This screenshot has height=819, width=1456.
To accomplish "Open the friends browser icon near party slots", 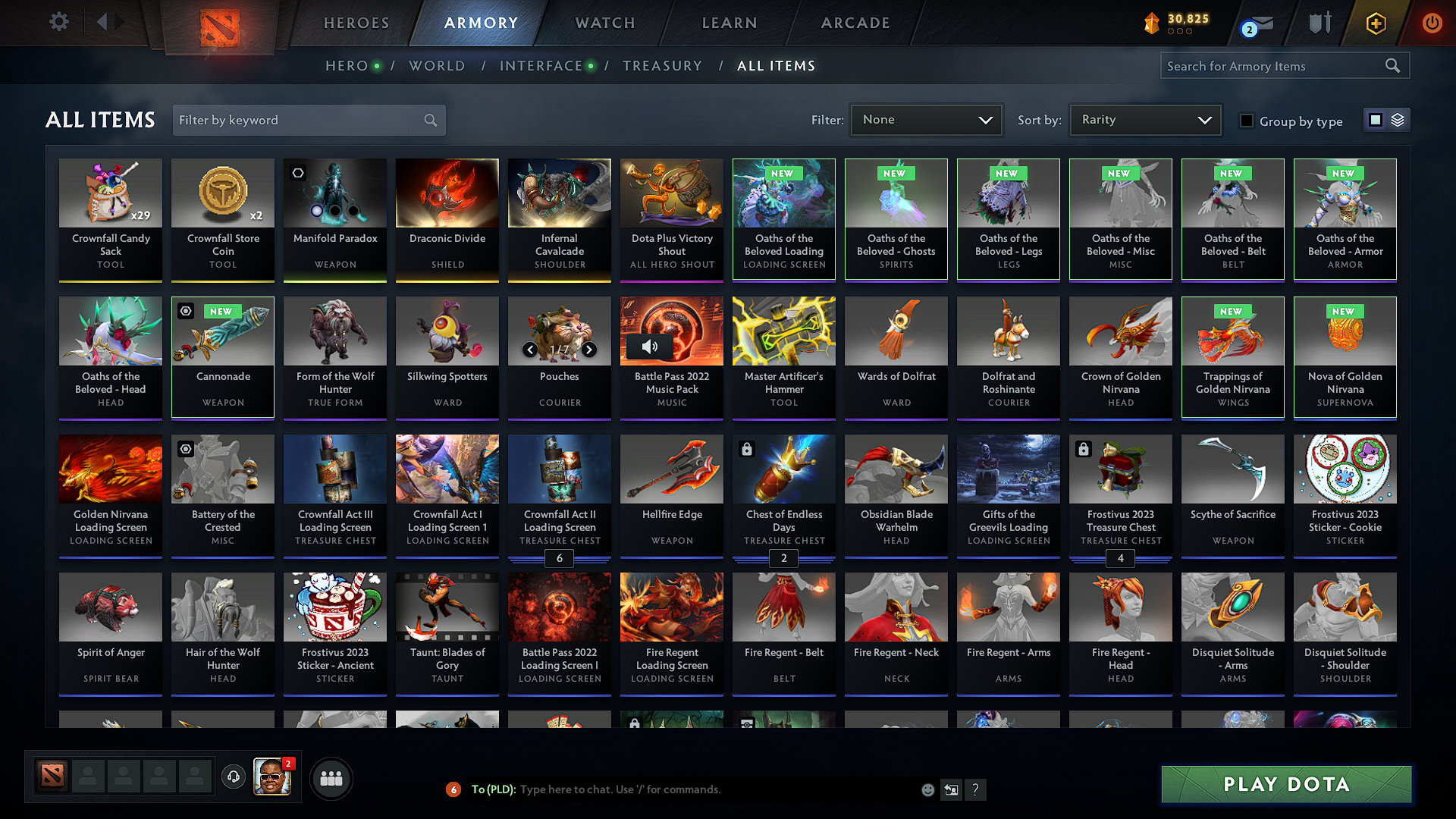I will pyautogui.click(x=330, y=777).
